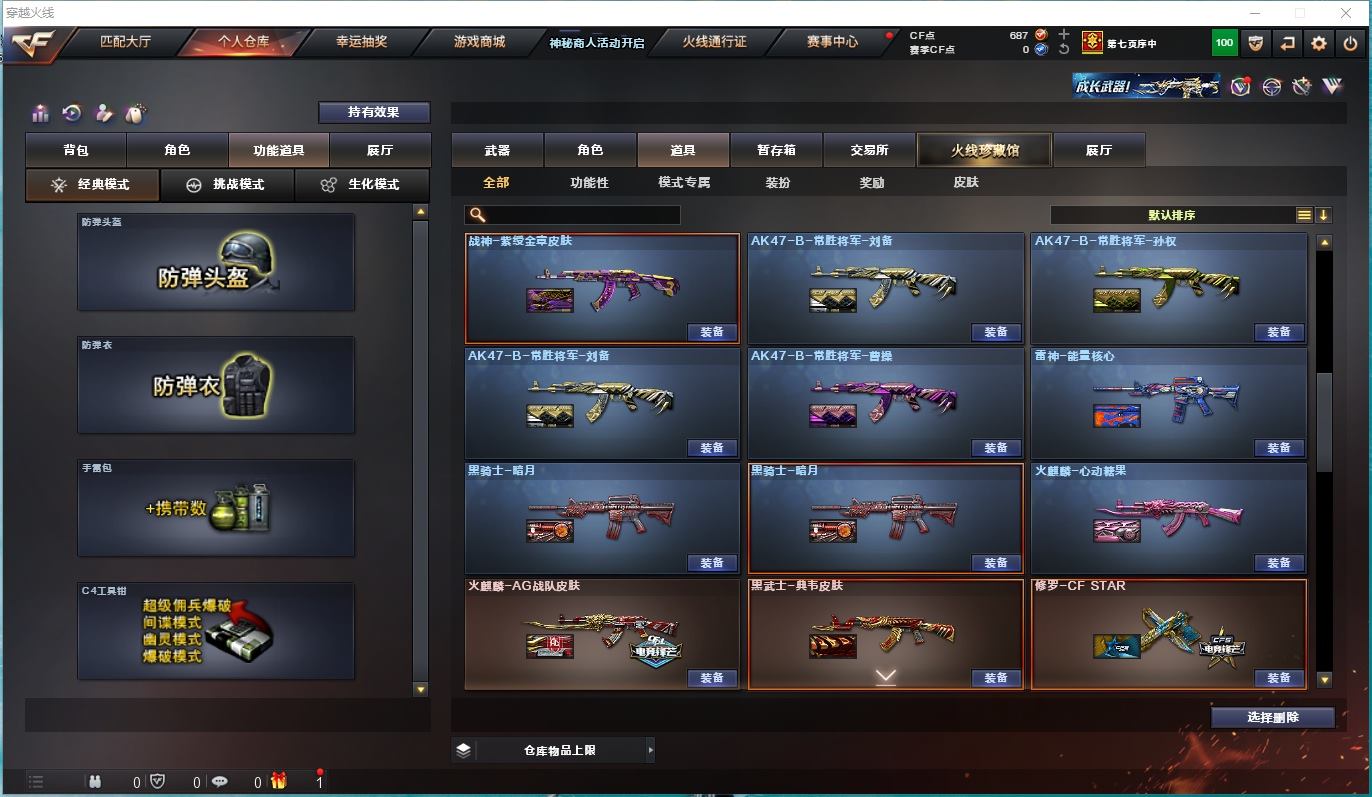This screenshot has height=797, width=1372.
Task: Open the 火线通行证 battle pass
Action: 714,42
